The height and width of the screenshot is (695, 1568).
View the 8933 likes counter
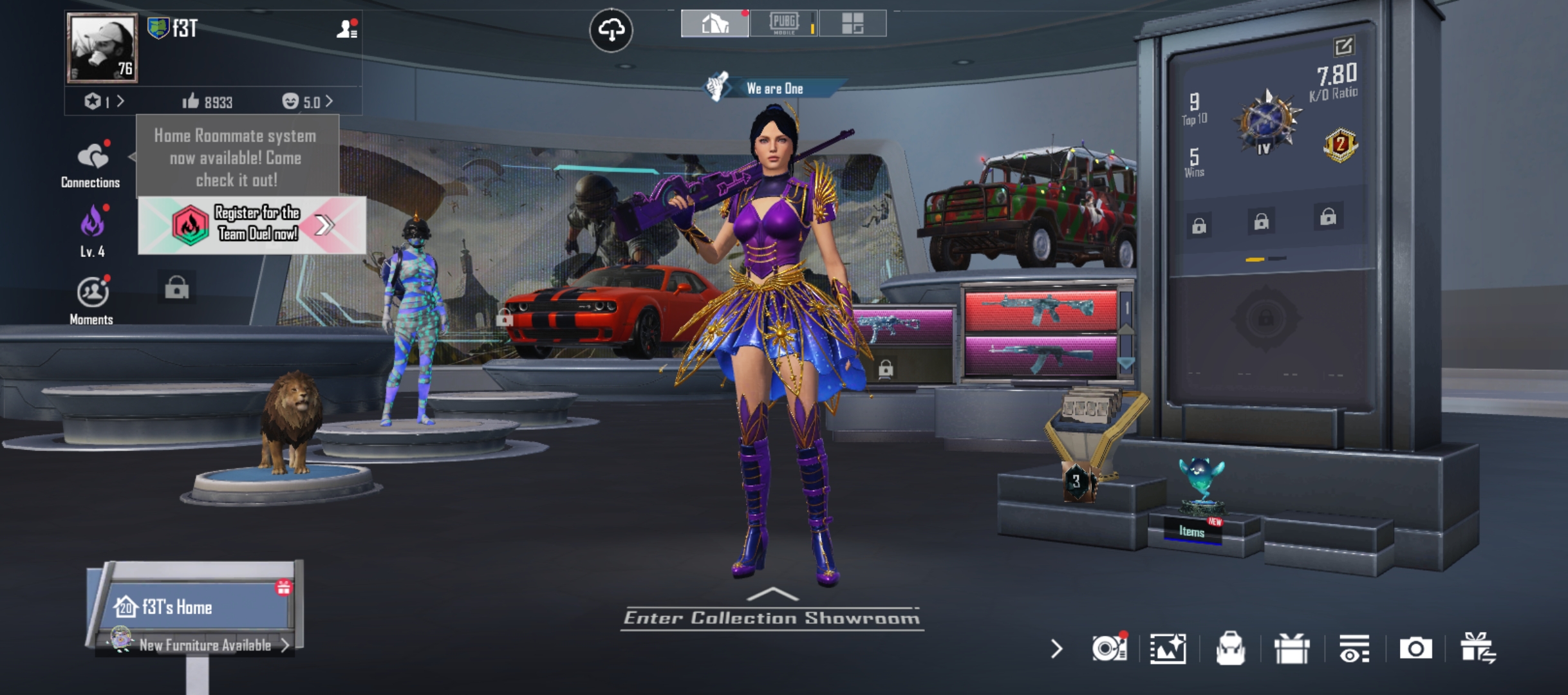[x=207, y=102]
